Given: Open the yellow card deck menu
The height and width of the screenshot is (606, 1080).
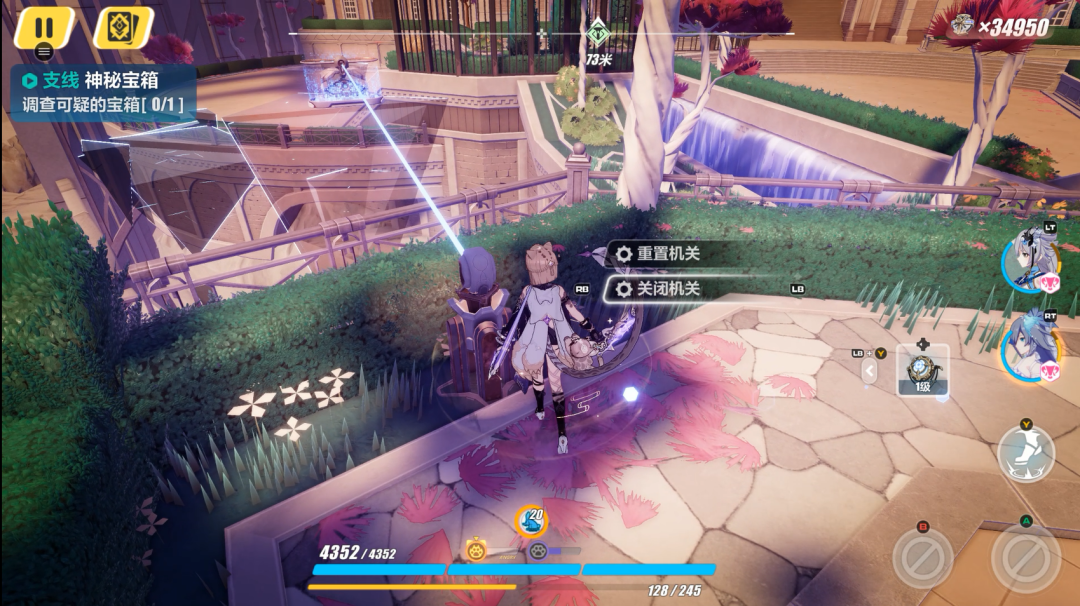Looking at the screenshot, I should [x=122, y=27].
